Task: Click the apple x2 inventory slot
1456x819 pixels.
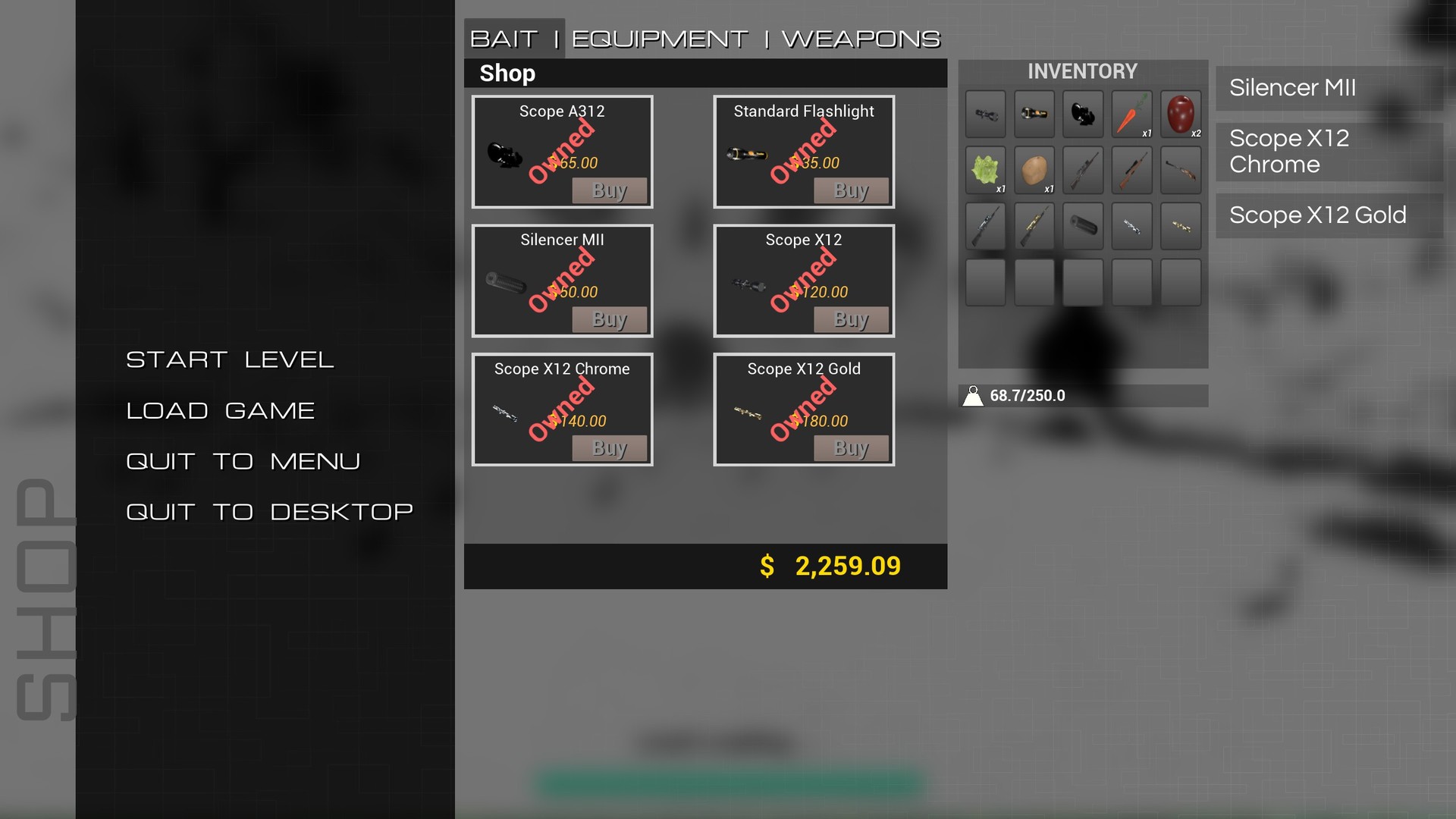Action: [1181, 114]
